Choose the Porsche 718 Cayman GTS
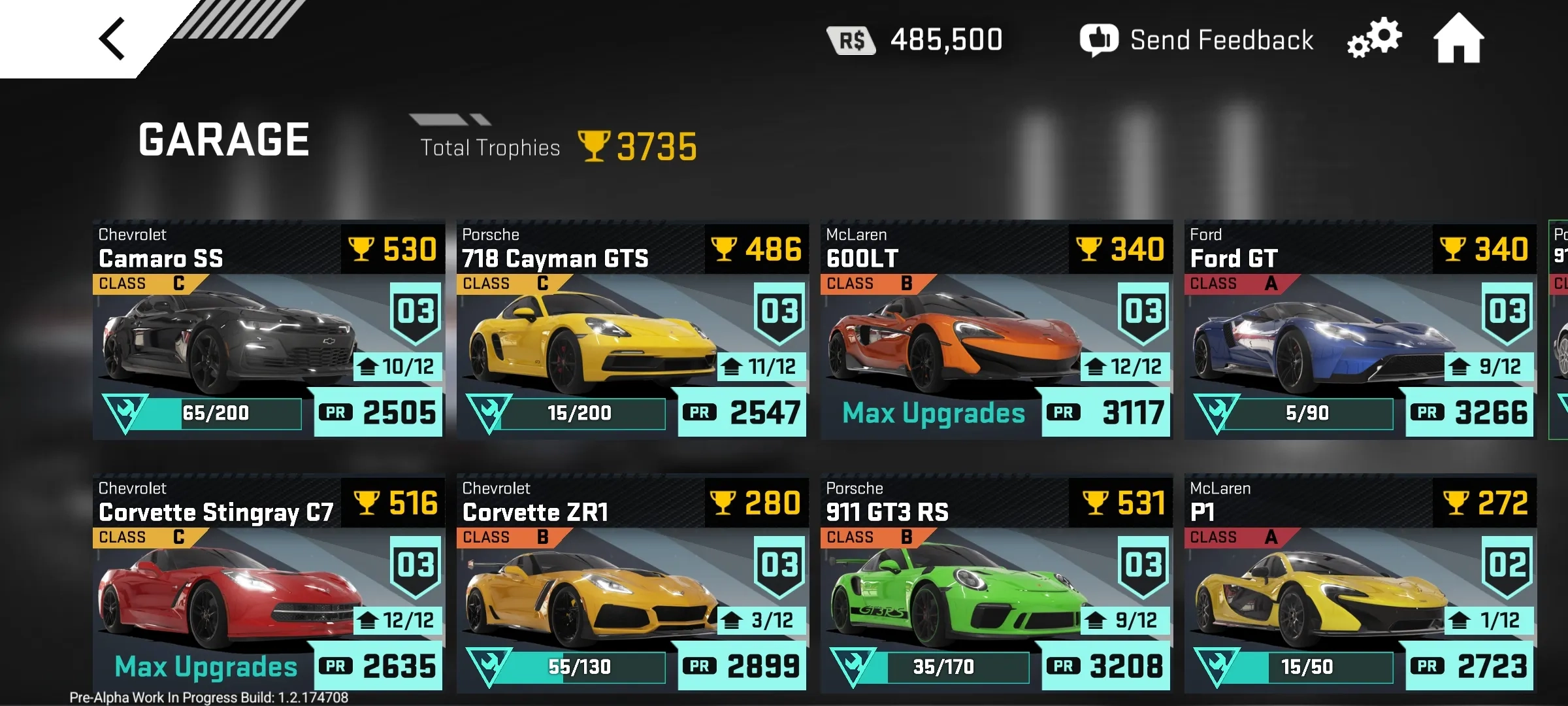This screenshot has width=1568, height=706. pyautogui.click(x=631, y=330)
